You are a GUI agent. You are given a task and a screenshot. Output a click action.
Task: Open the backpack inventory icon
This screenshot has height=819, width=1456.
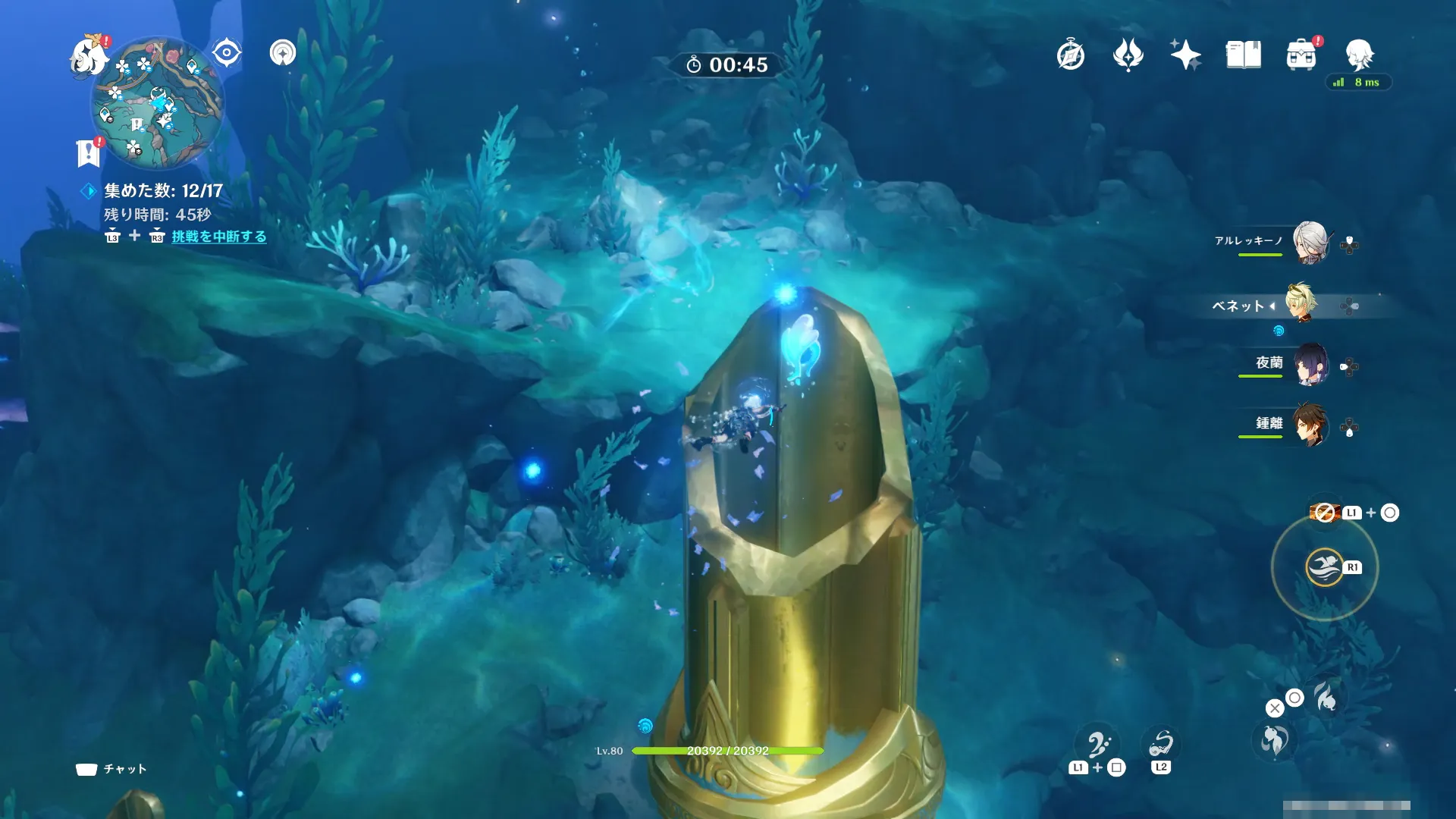tap(1301, 55)
